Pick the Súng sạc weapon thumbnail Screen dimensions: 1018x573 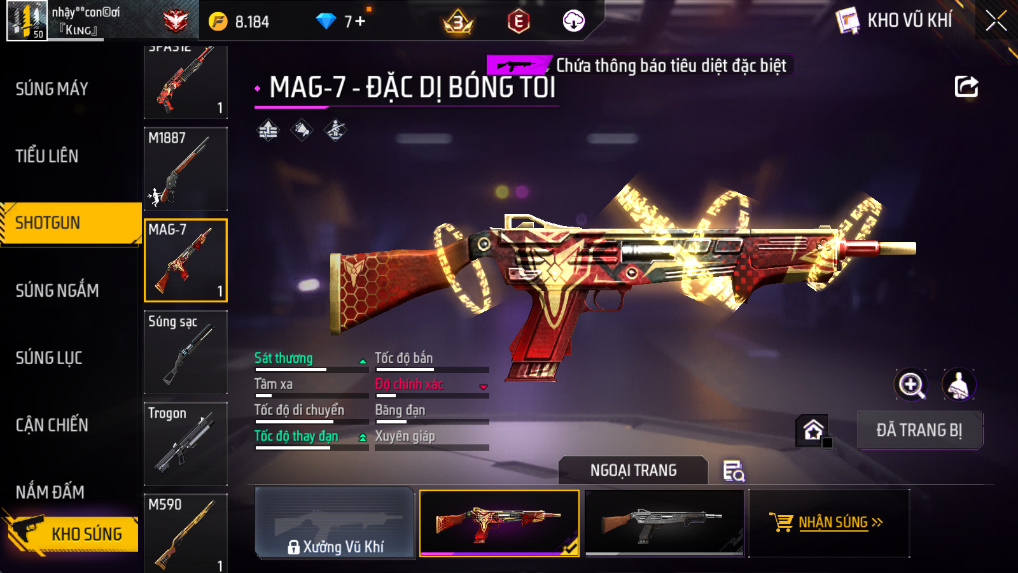tap(186, 352)
